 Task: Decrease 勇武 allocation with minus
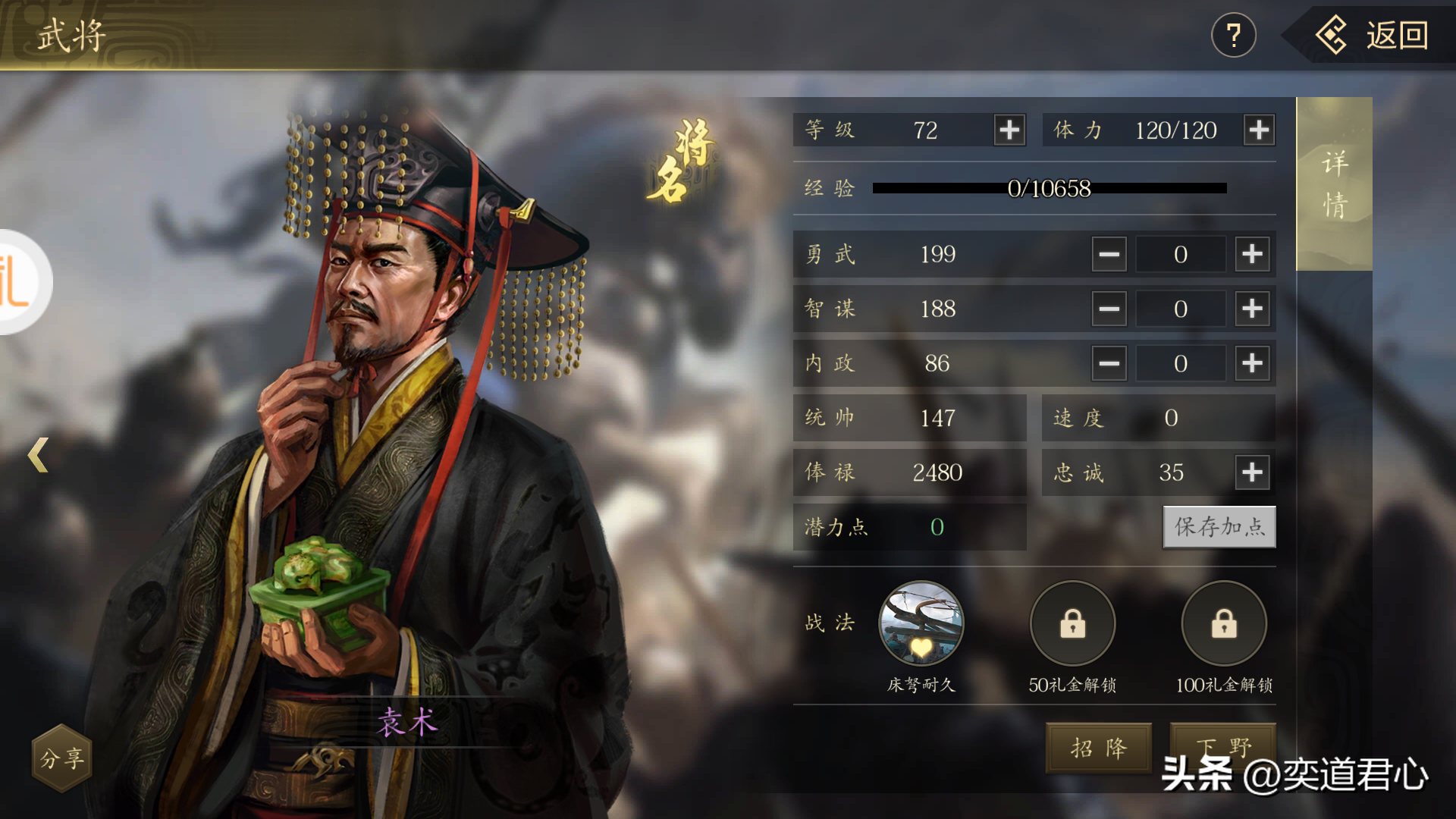pos(1109,254)
